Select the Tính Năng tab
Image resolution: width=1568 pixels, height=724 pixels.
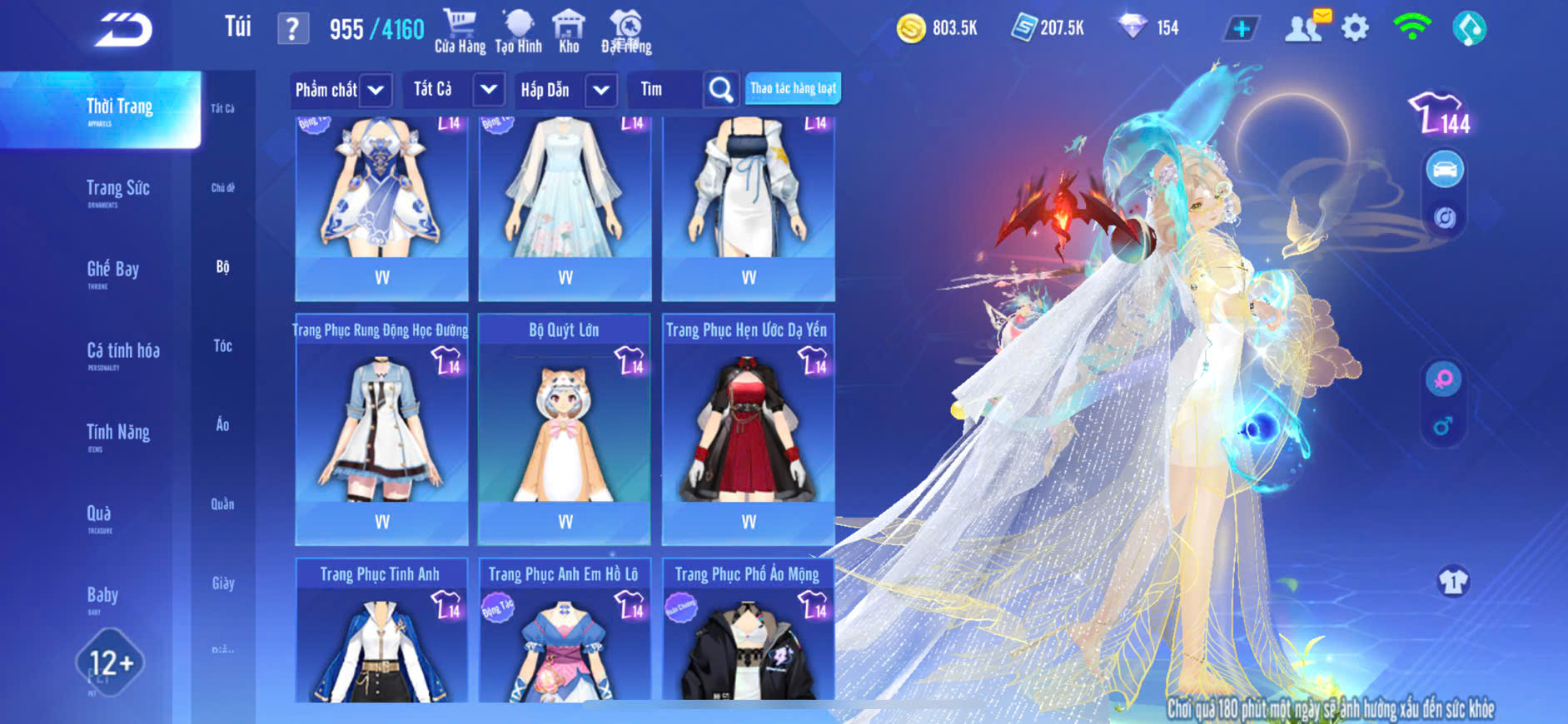click(117, 433)
